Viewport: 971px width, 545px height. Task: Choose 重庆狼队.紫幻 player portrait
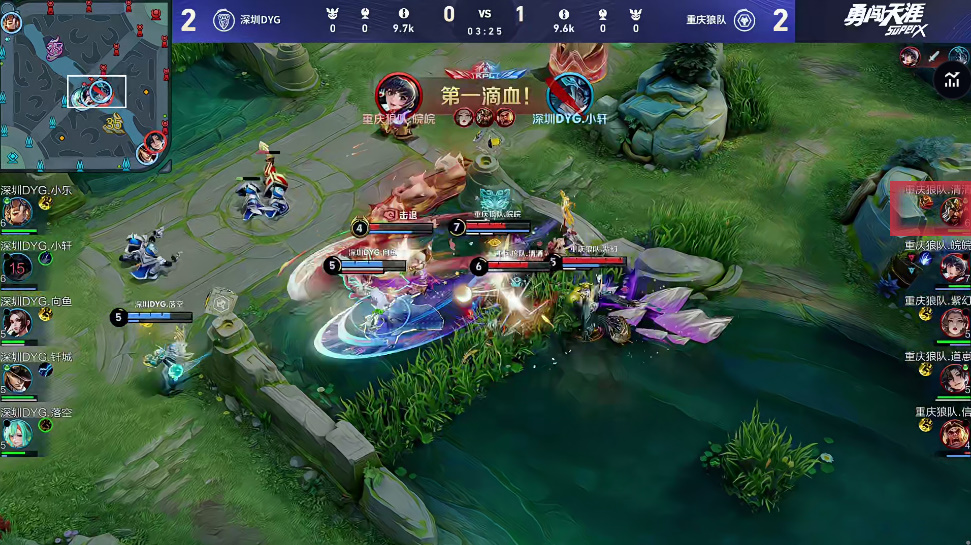click(955, 322)
